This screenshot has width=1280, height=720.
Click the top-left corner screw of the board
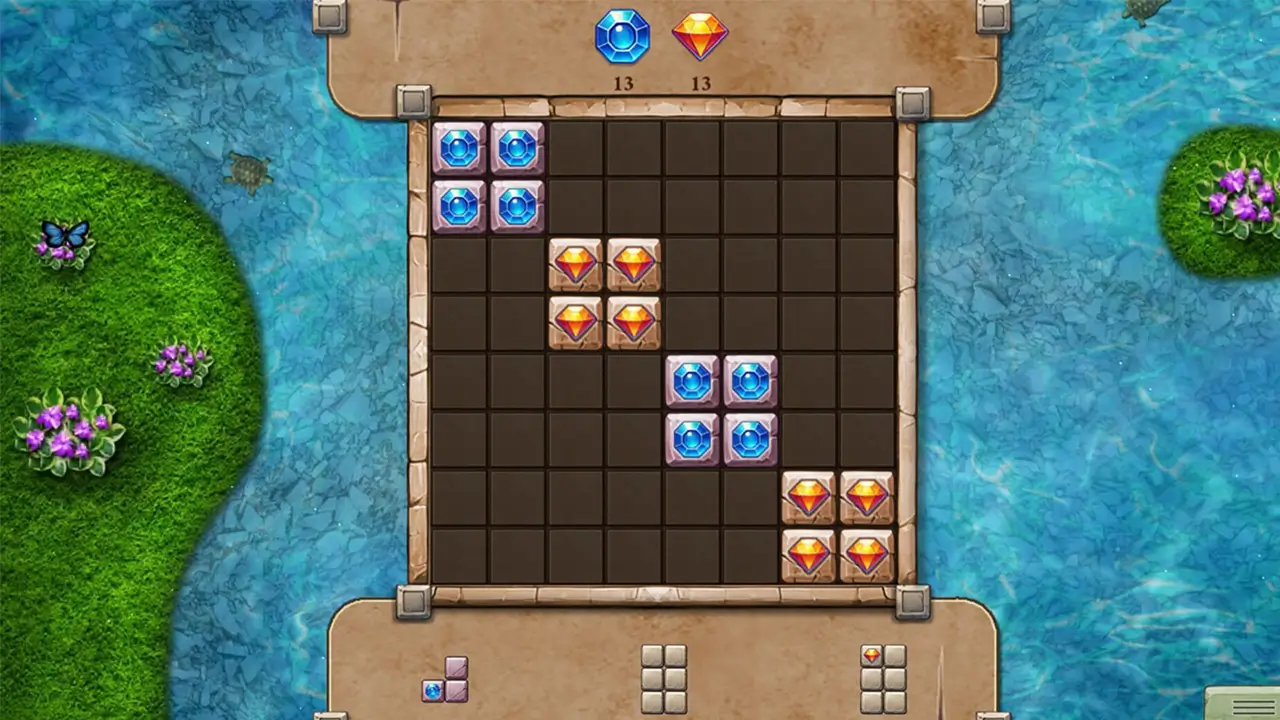413,99
